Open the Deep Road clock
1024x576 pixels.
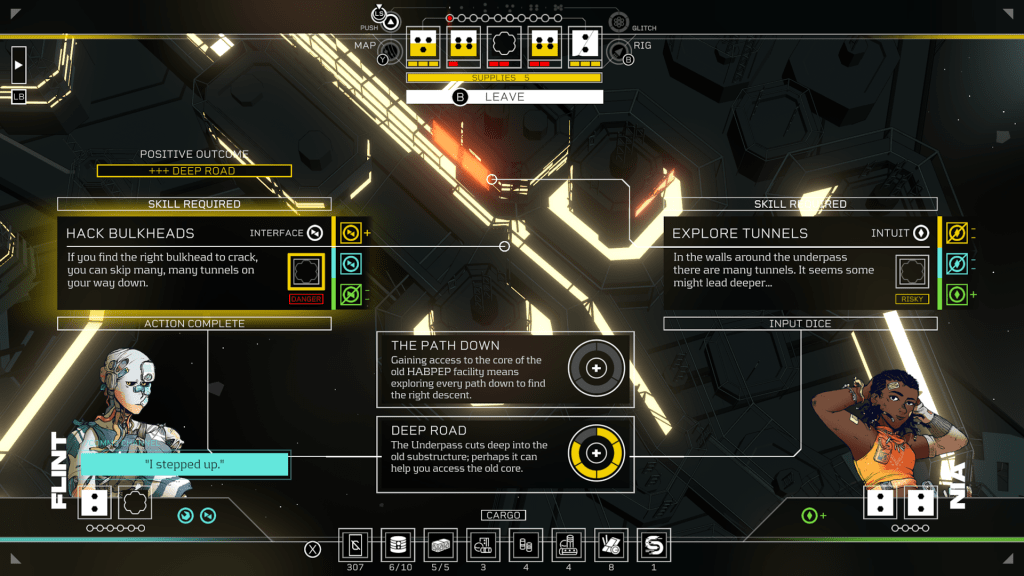pos(596,453)
